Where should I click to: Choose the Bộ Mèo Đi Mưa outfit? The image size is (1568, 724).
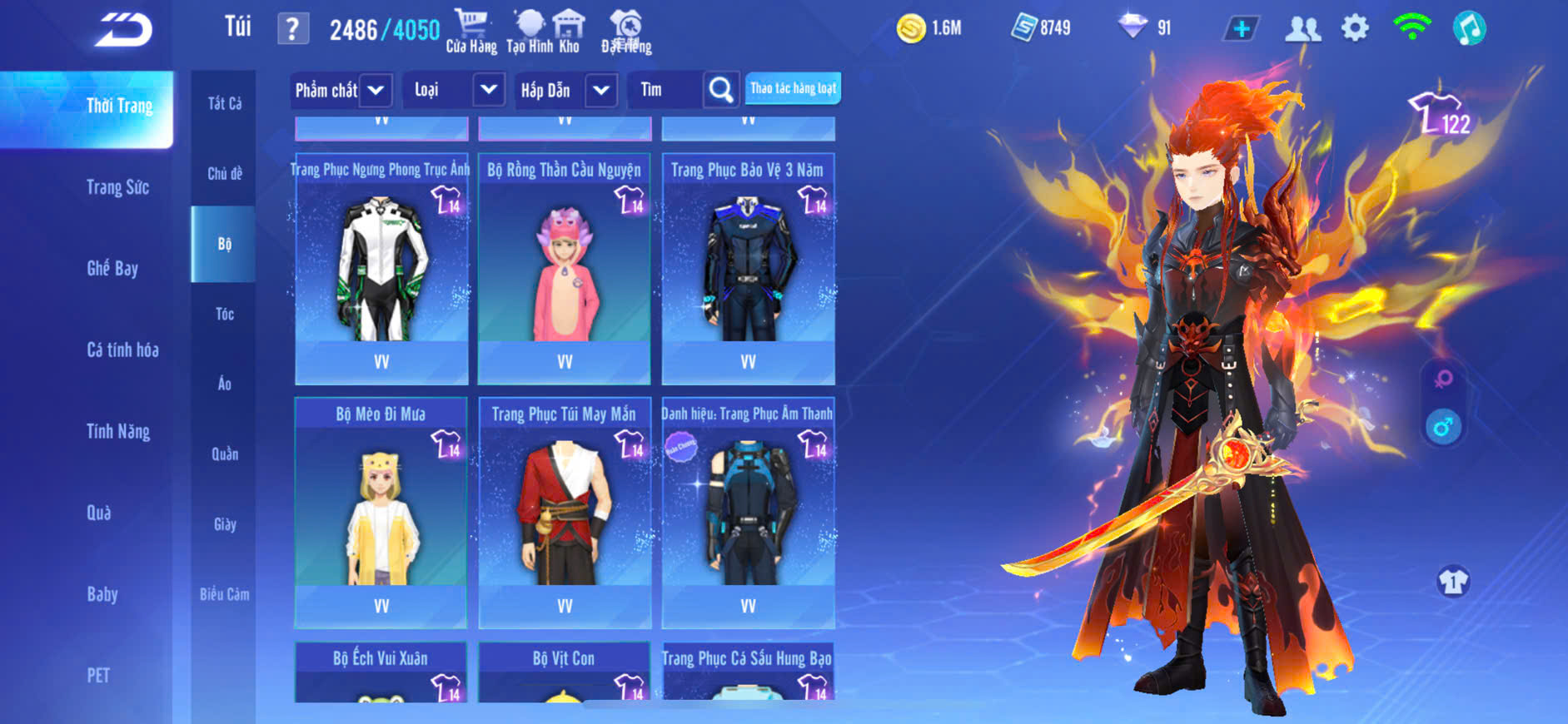381,512
